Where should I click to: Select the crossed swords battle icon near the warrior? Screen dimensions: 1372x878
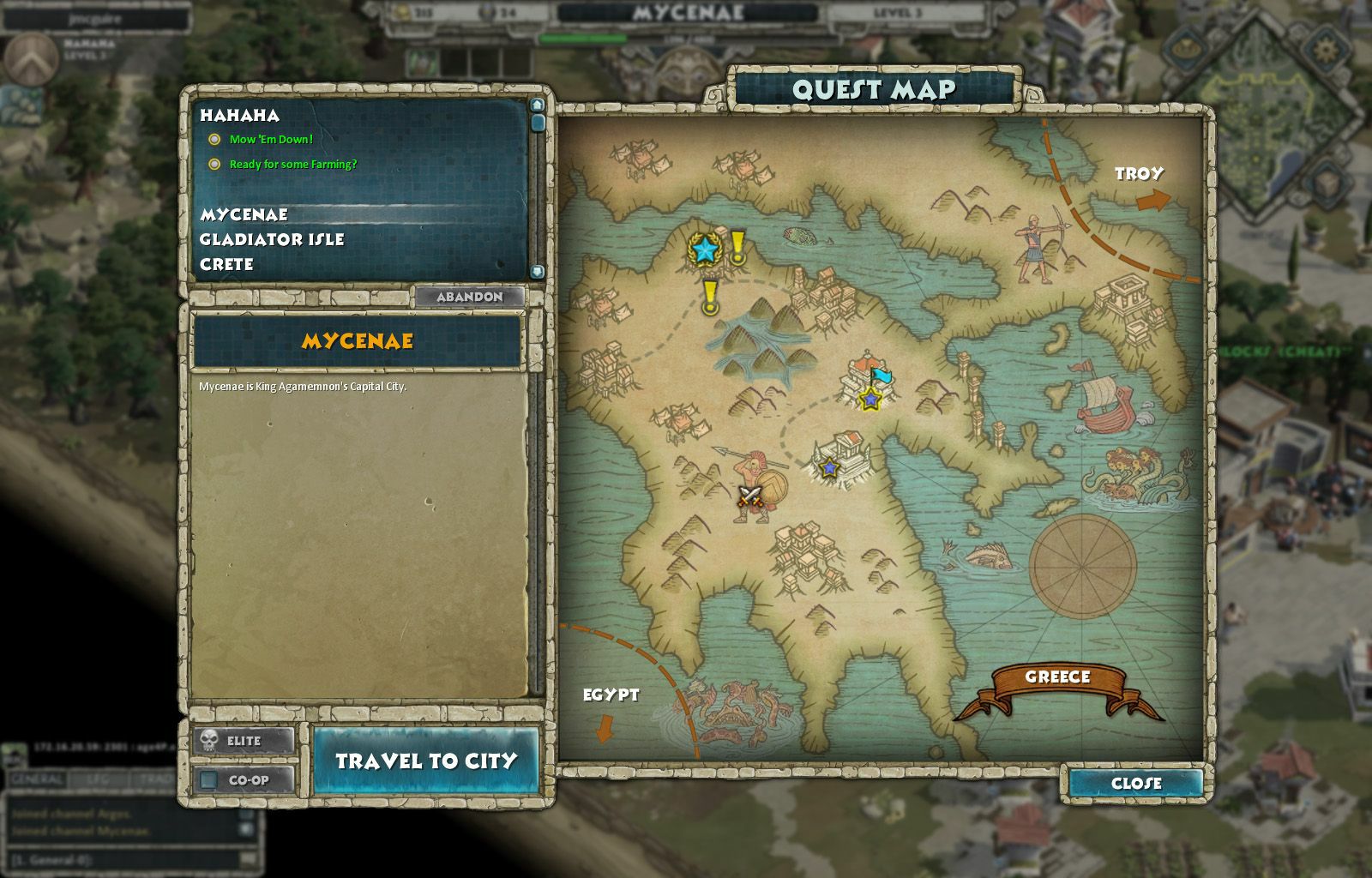tap(749, 496)
